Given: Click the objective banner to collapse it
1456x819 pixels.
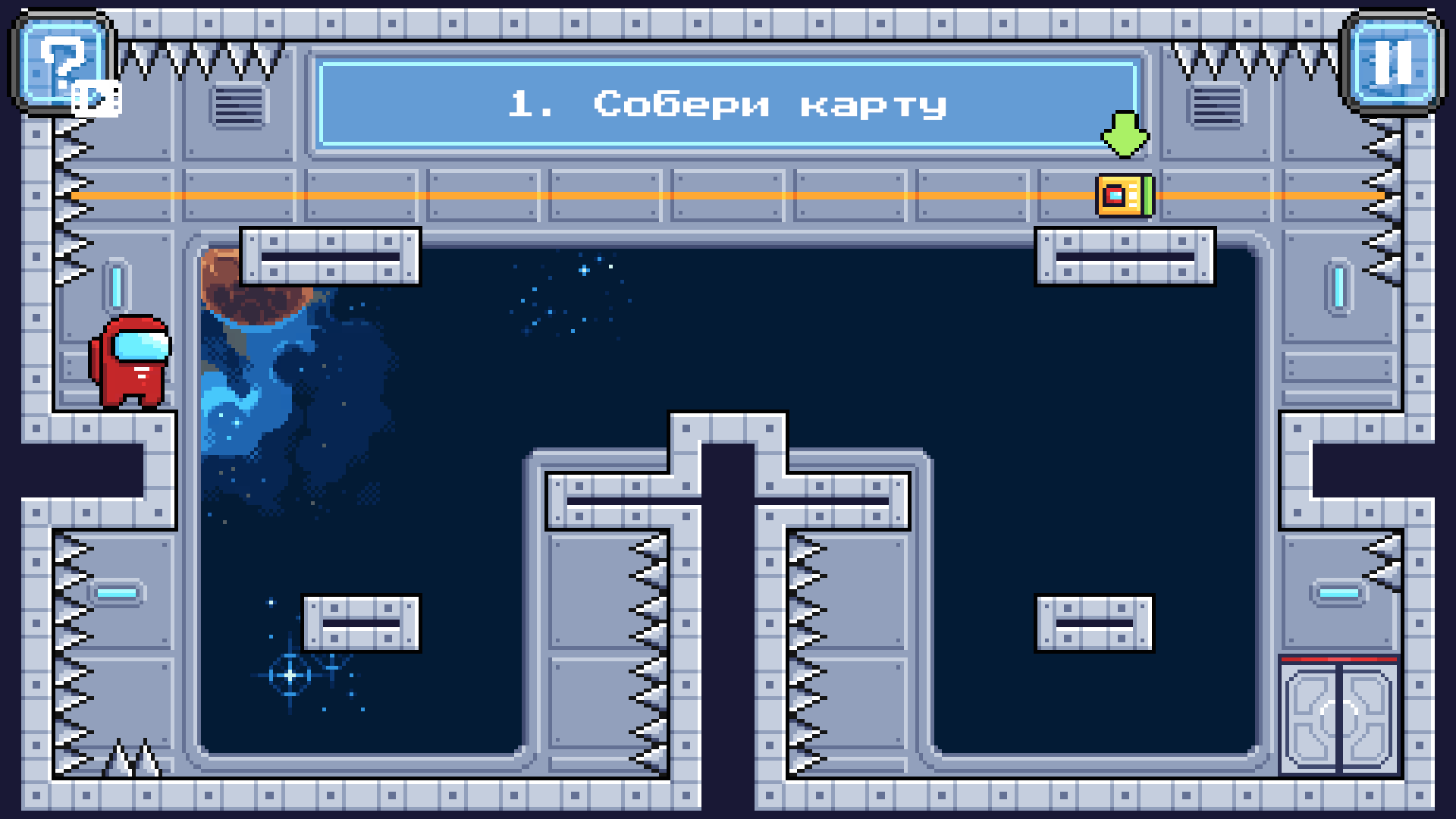Looking at the screenshot, I should 728,104.
